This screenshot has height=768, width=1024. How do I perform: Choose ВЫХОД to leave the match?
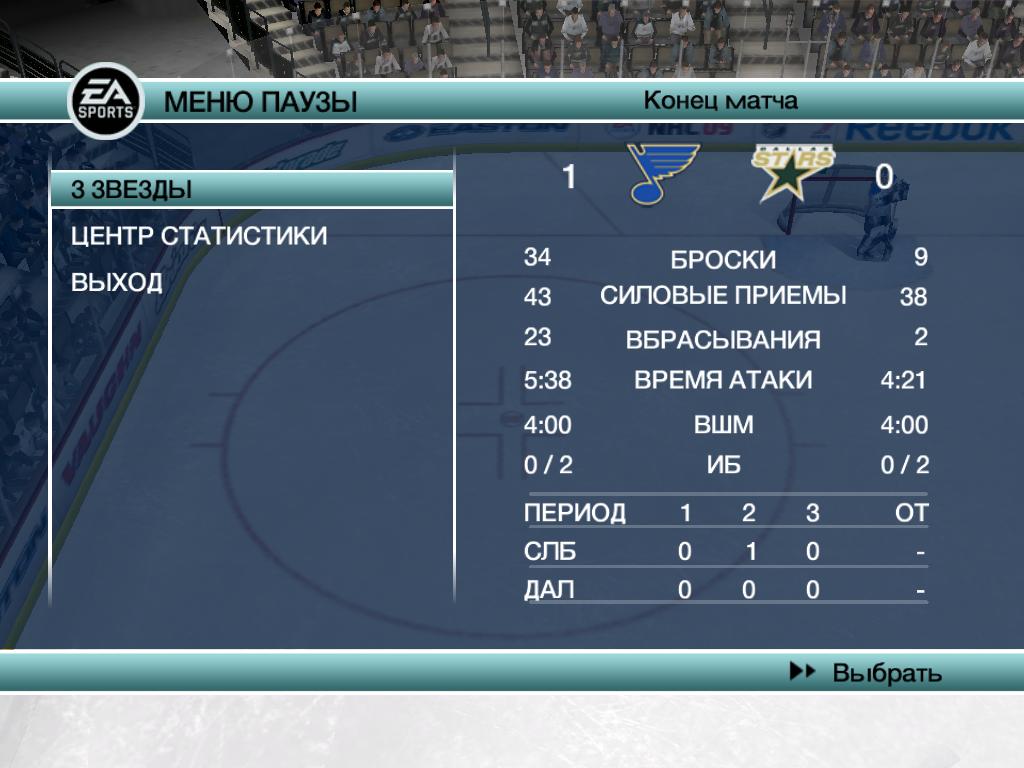(116, 282)
